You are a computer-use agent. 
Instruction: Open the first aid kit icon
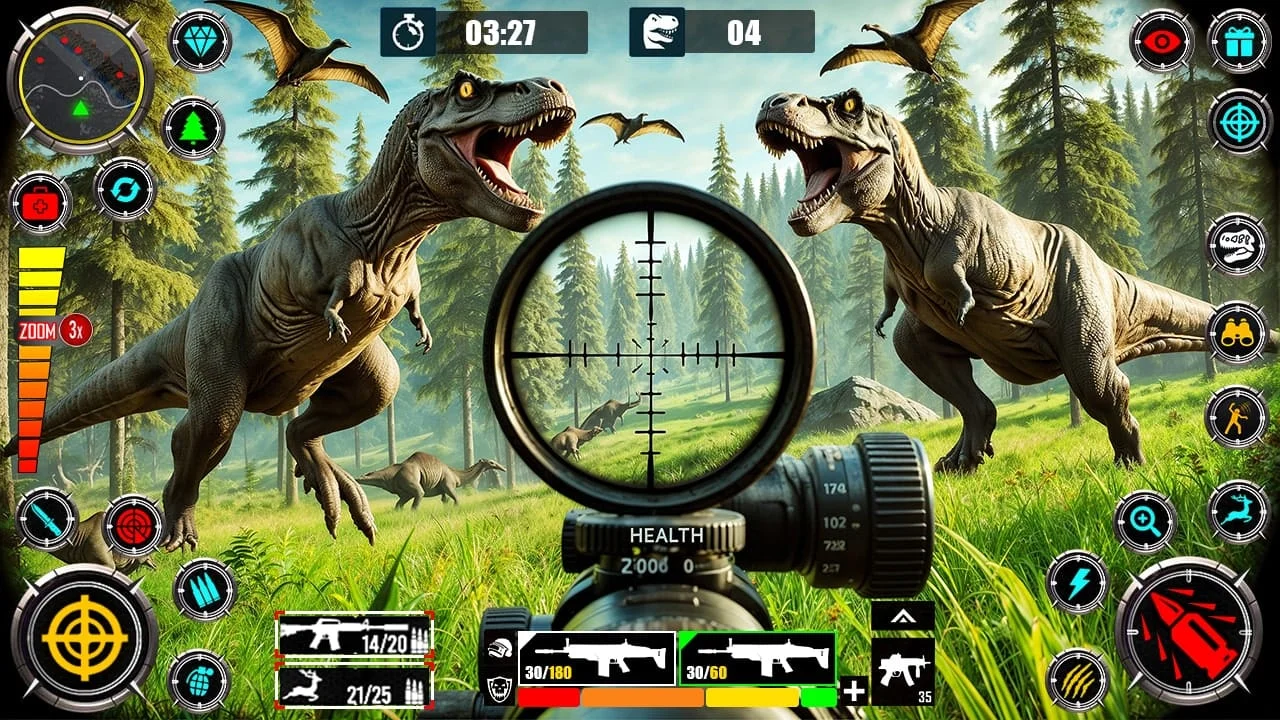tap(38, 205)
